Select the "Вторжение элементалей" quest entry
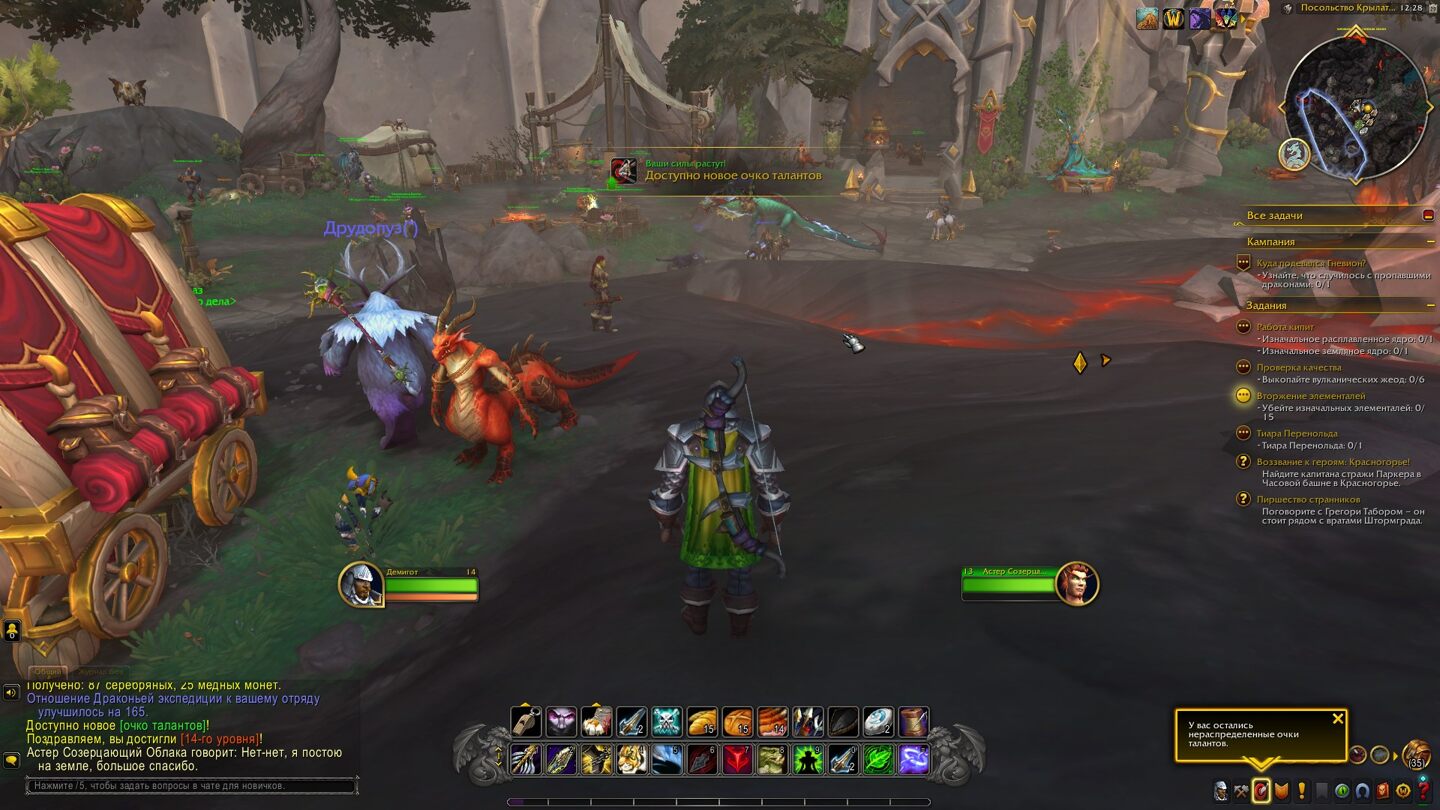 point(1310,396)
